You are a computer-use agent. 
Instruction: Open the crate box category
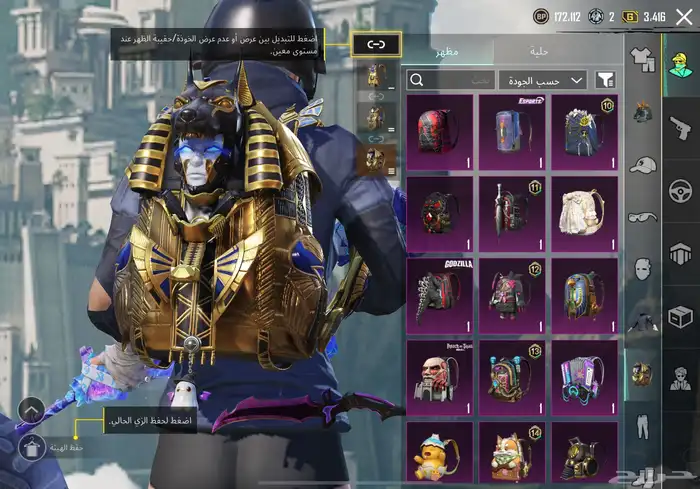[x=680, y=316]
